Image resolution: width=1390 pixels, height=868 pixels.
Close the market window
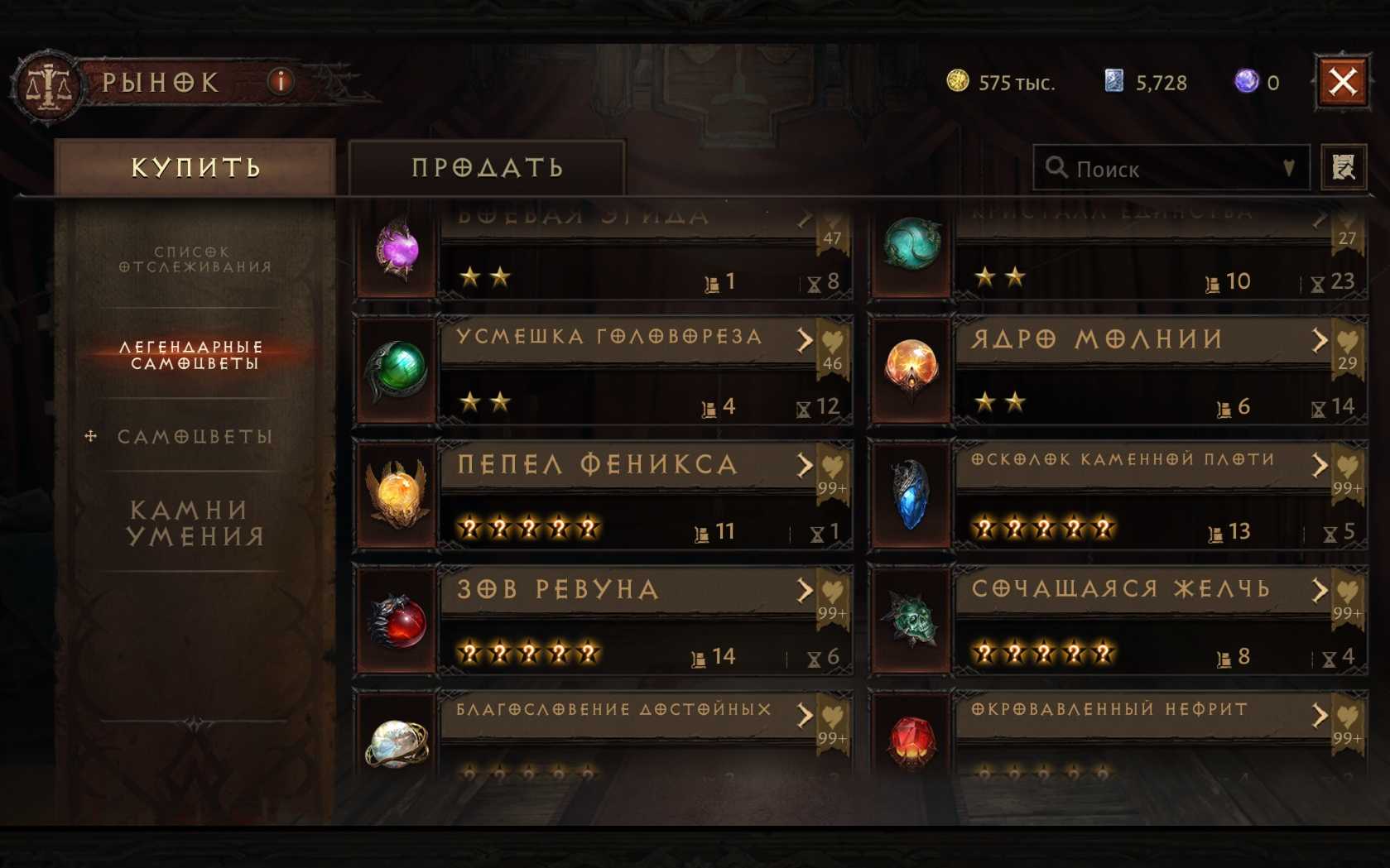1342,82
